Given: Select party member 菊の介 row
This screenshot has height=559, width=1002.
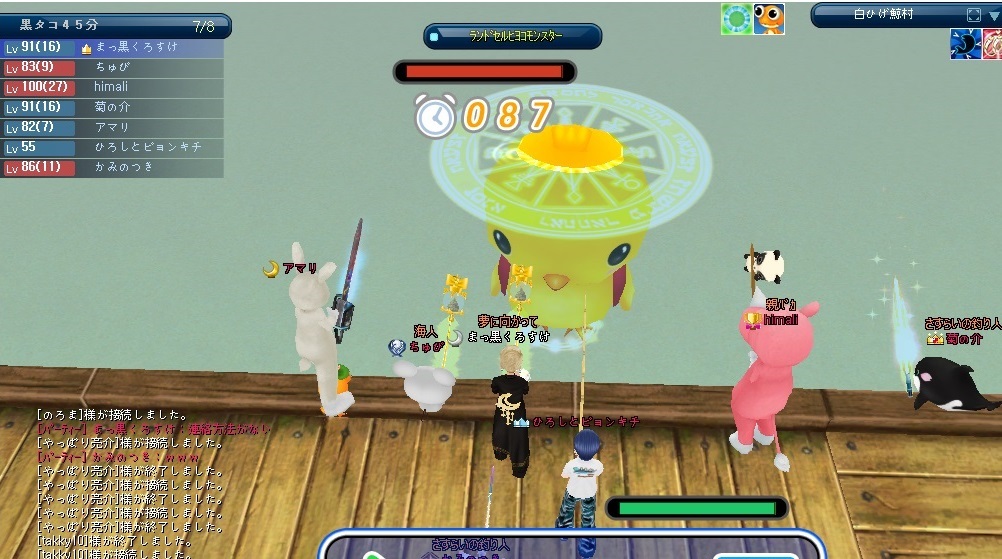Looking at the screenshot, I should [x=112, y=107].
